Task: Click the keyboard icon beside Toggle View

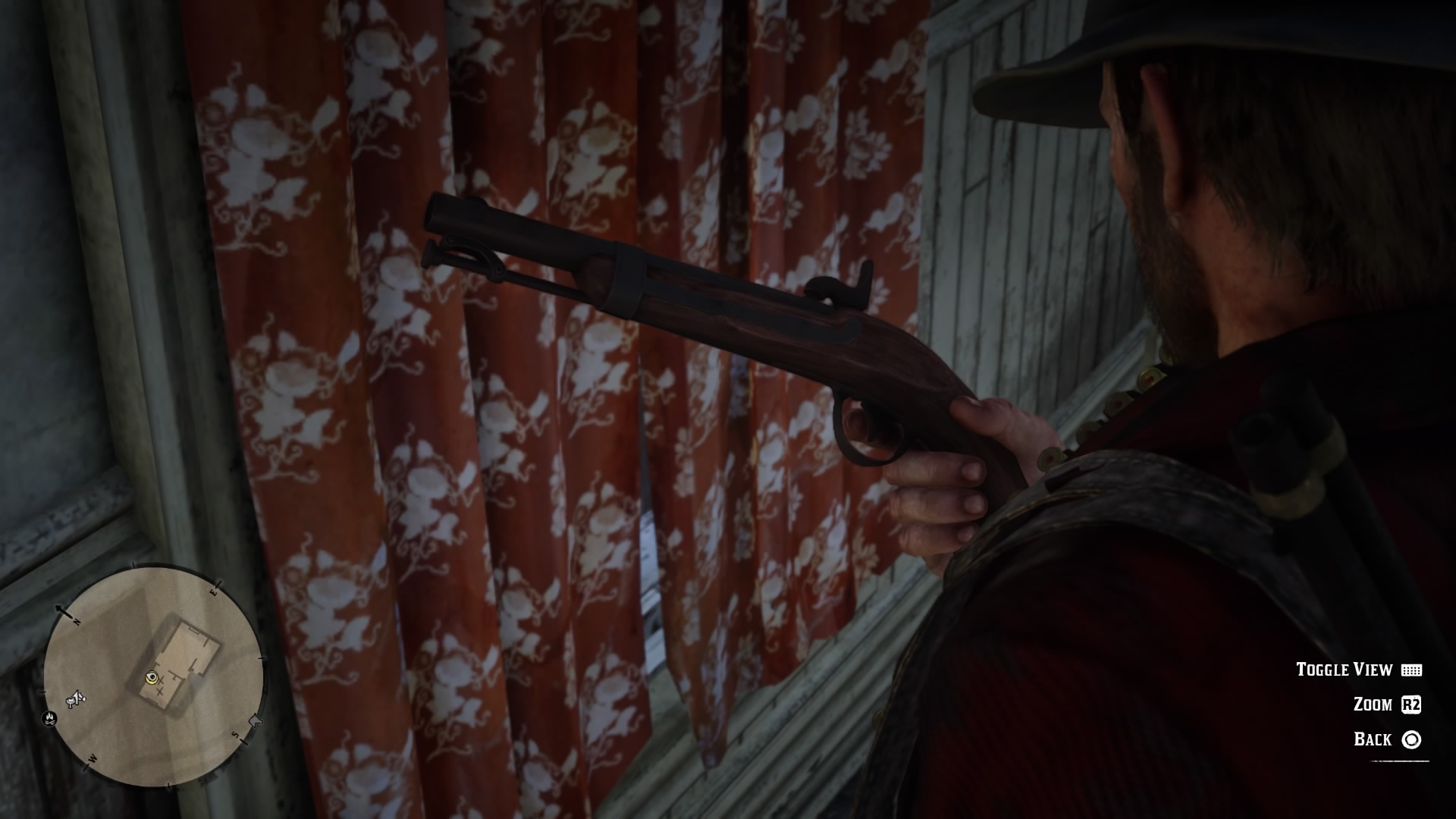Action: [x=1412, y=670]
